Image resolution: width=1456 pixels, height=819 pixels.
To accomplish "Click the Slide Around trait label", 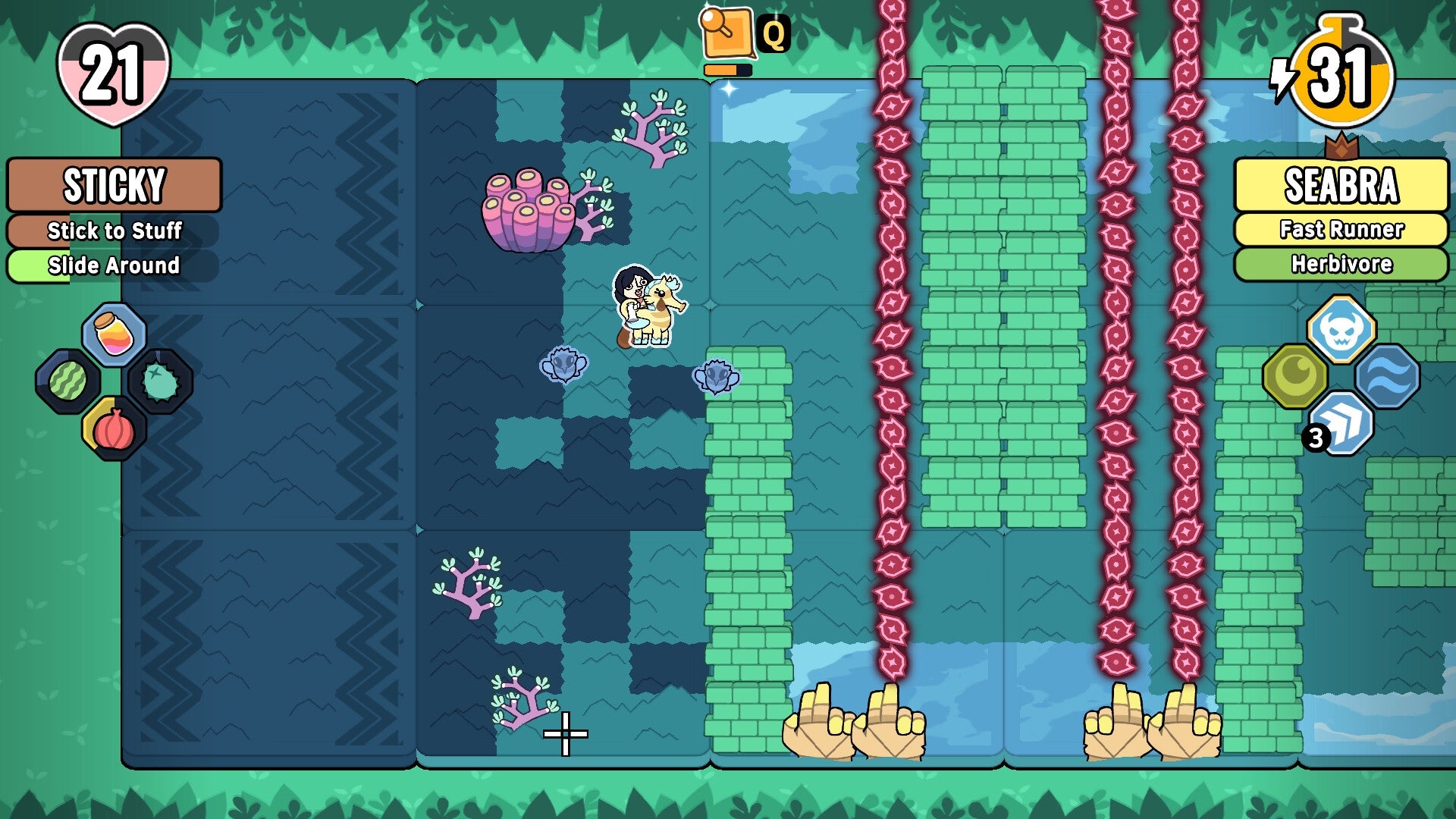I will click(x=114, y=266).
